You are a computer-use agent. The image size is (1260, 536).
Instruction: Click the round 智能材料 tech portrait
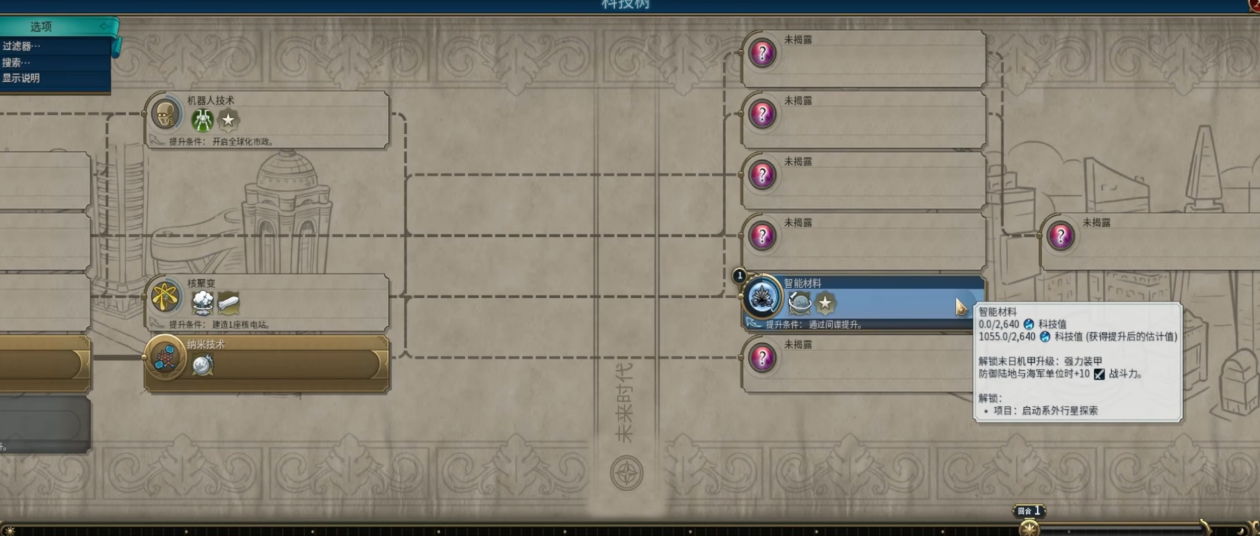[x=763, y=297]
